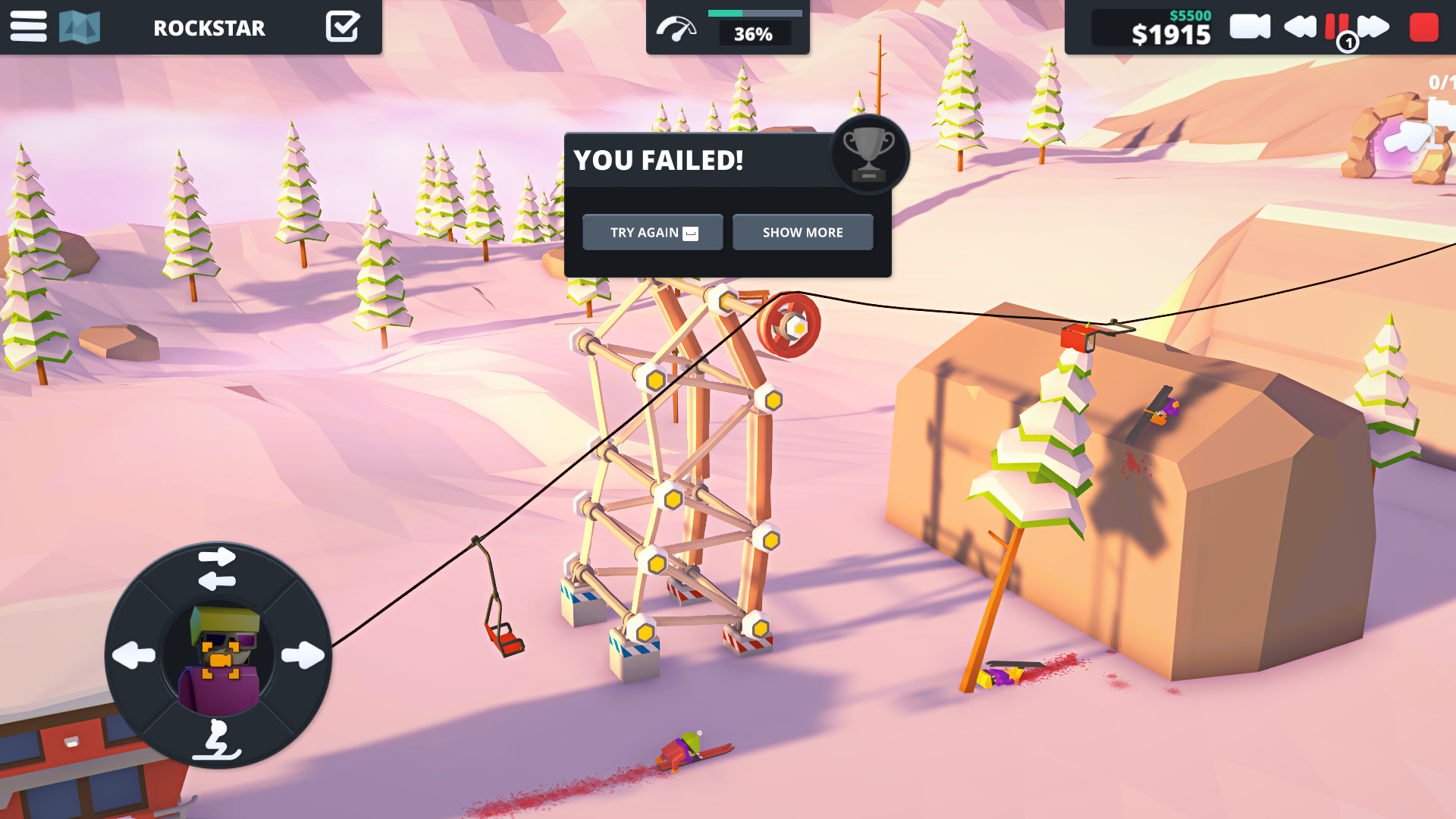Open the map overview icon
This screenshot has height=819, width=1456.
[x=78, y=27]
